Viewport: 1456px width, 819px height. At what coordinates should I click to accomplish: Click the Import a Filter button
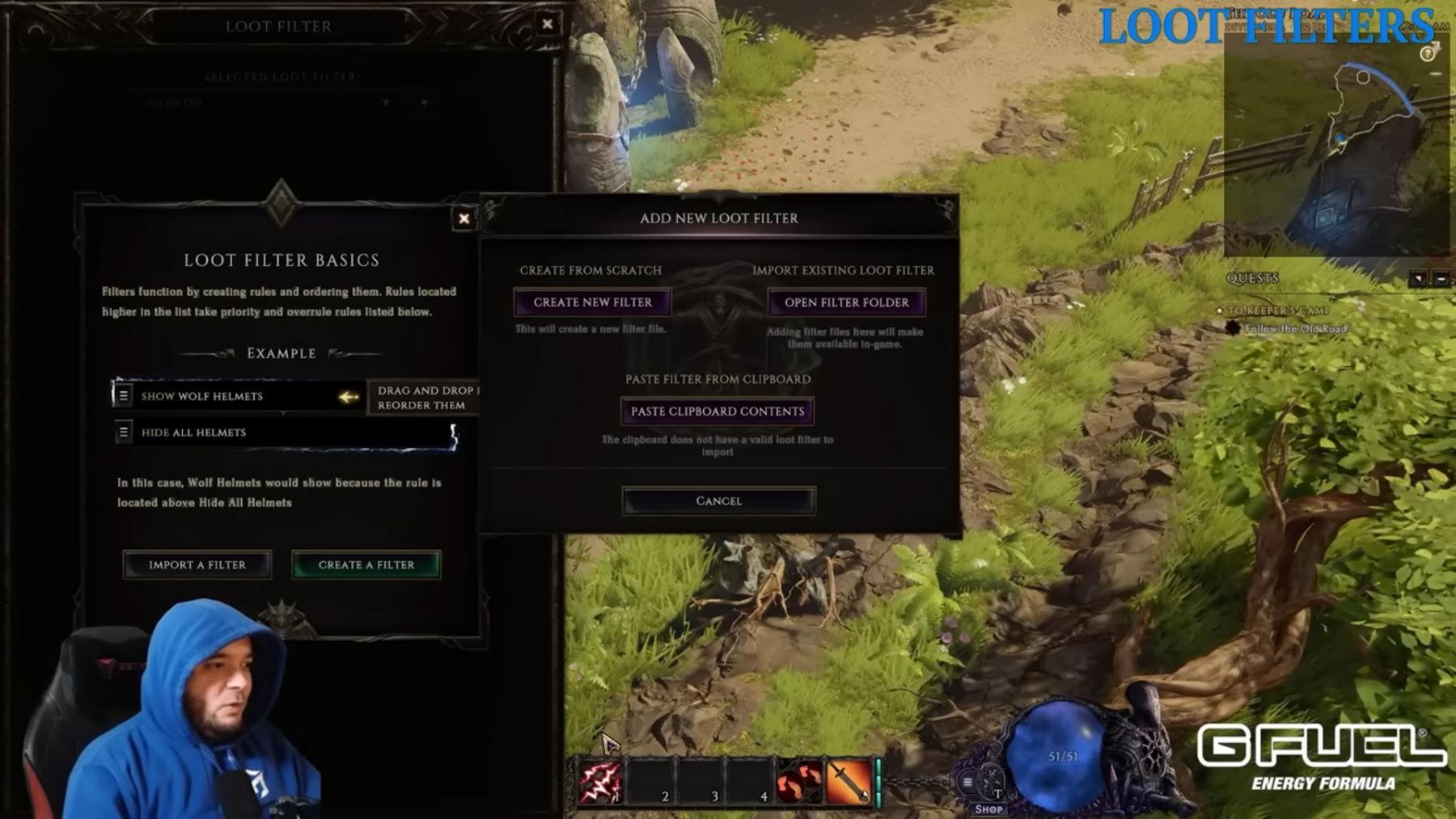[197, 565]
